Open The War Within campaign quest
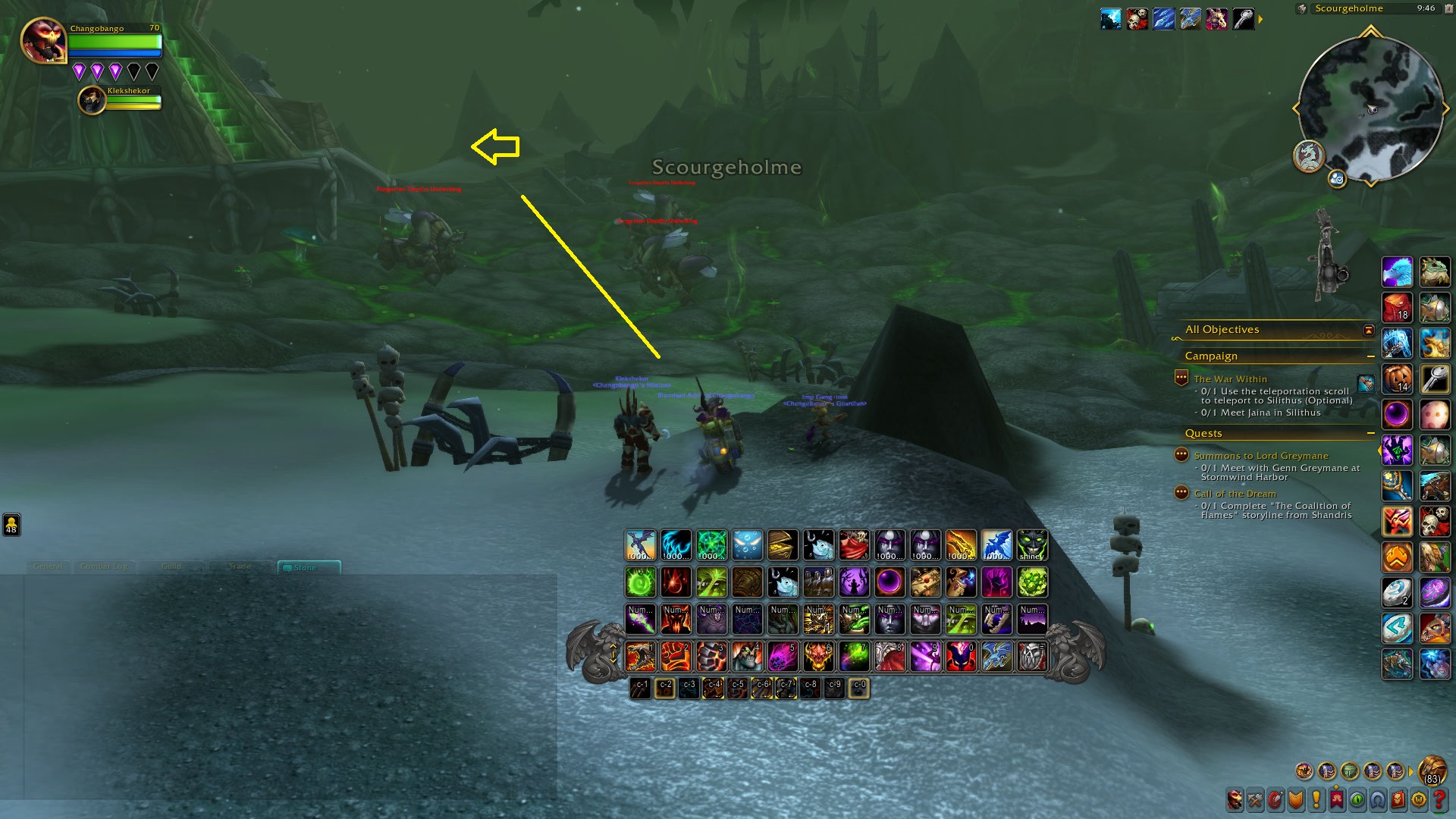Screen dimensions: 1456x819 tap(1230, 379)
